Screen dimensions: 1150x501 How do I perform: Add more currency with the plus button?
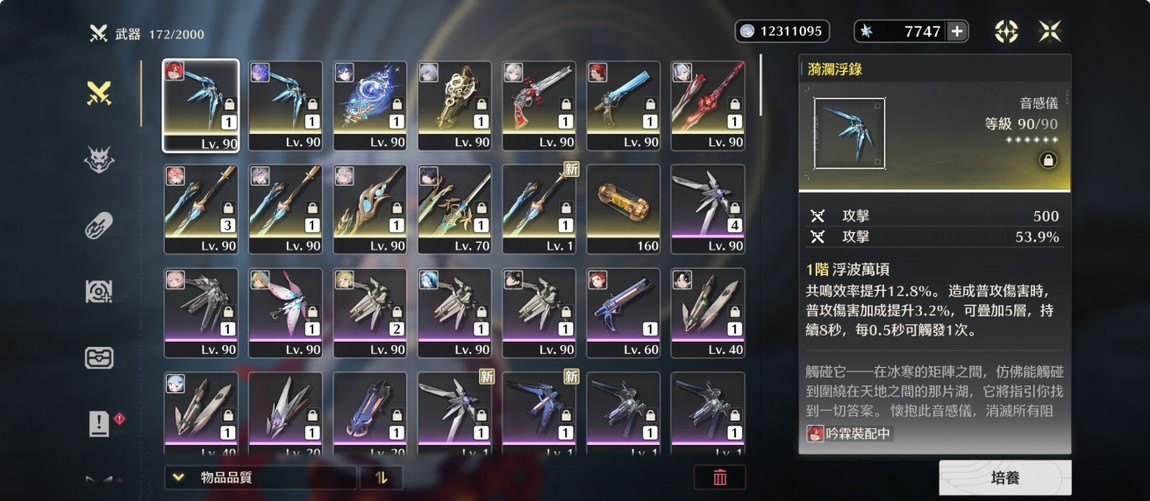(x=957, y=31)
